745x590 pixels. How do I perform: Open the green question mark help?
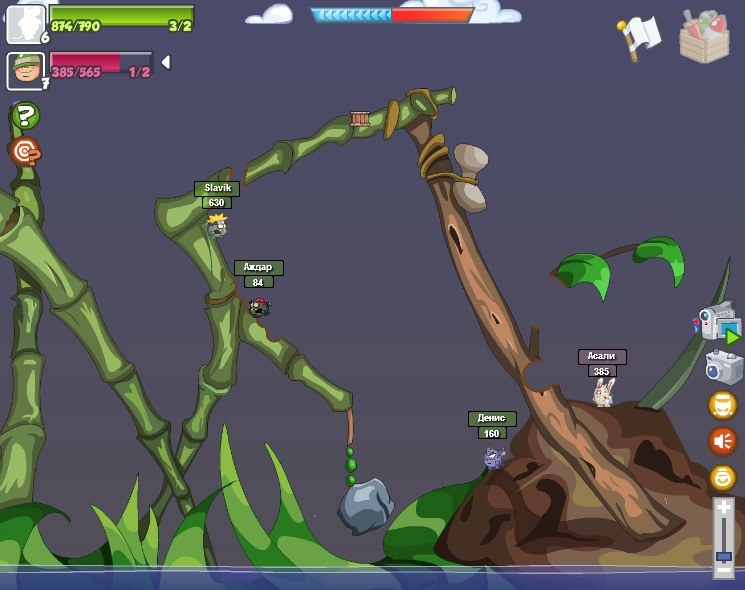(25, 116)
